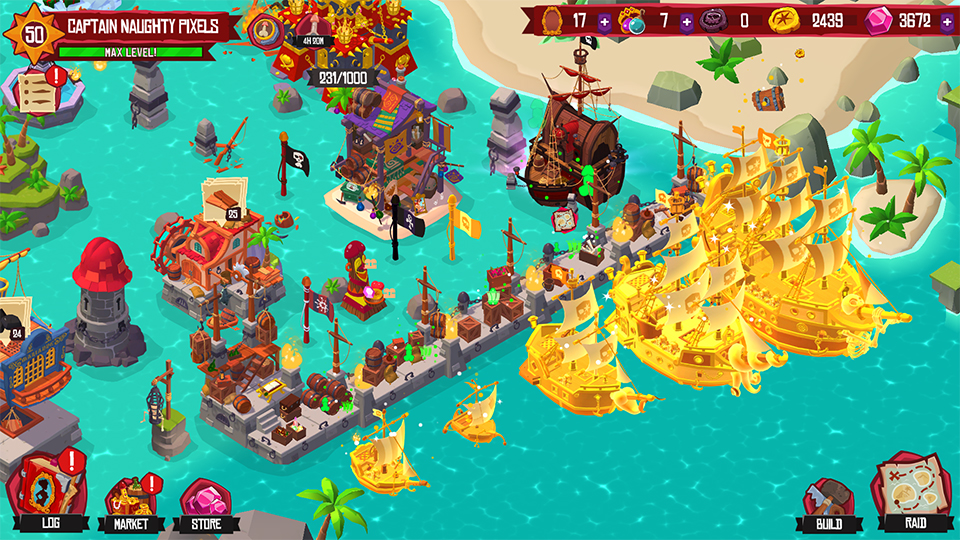Buy more potions using the plus button

pyautogui.click(x=686, y=20)
